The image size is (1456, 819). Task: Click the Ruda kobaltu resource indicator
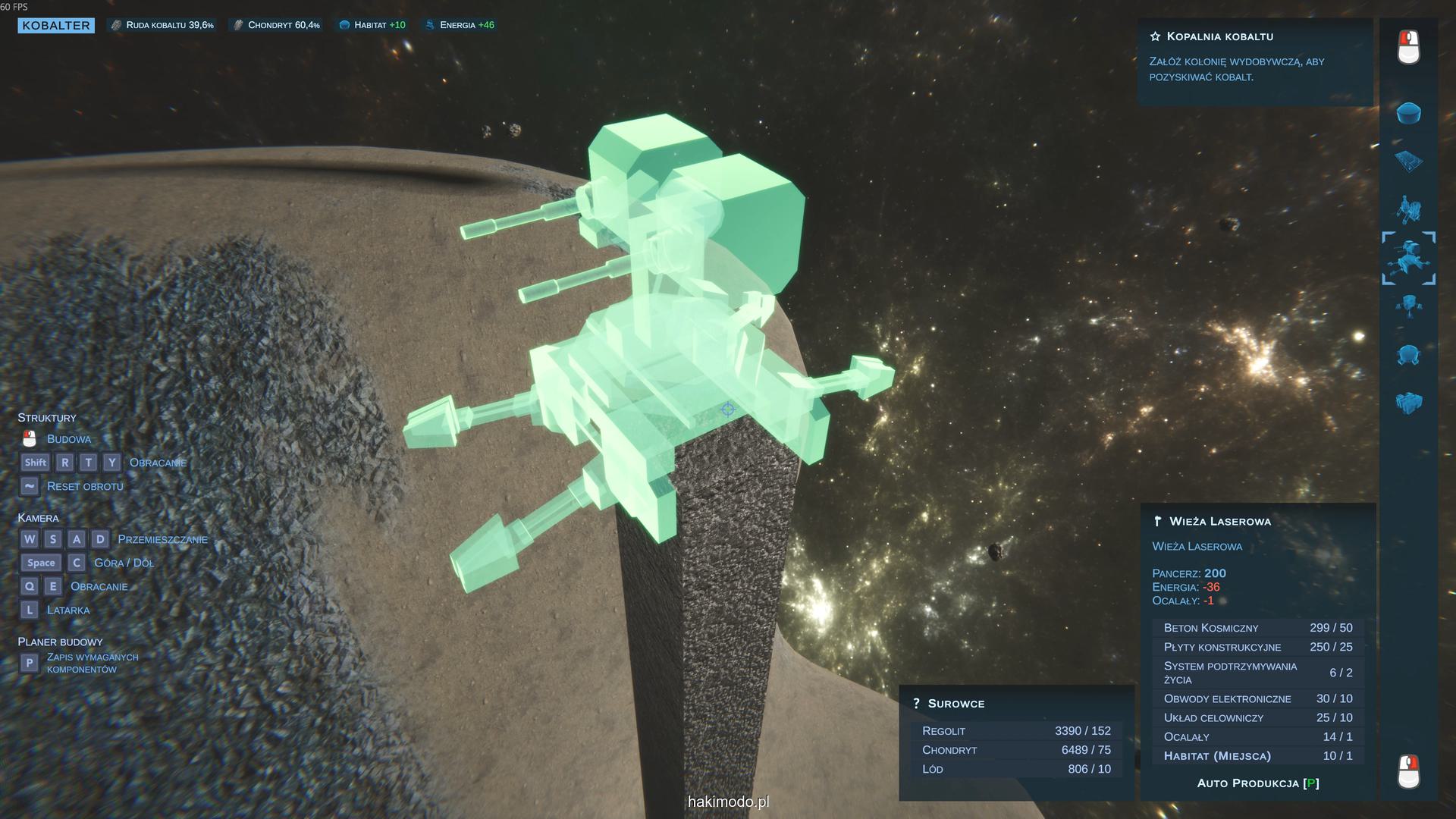click(x=162, y=25)
